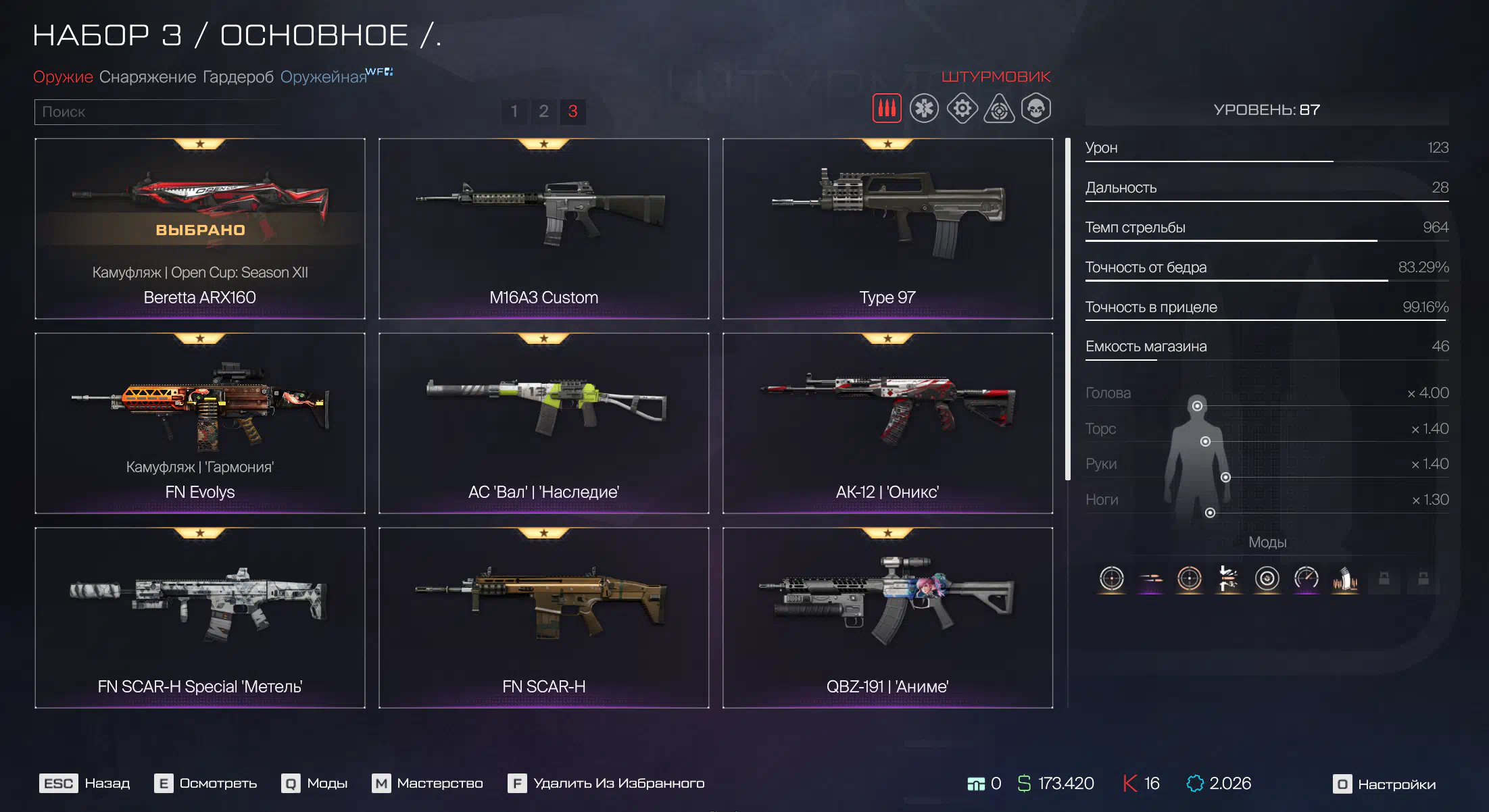This screenshot has height=812, width=1489.
Task: Go to the Оружейная section
Action: (323, 77)
